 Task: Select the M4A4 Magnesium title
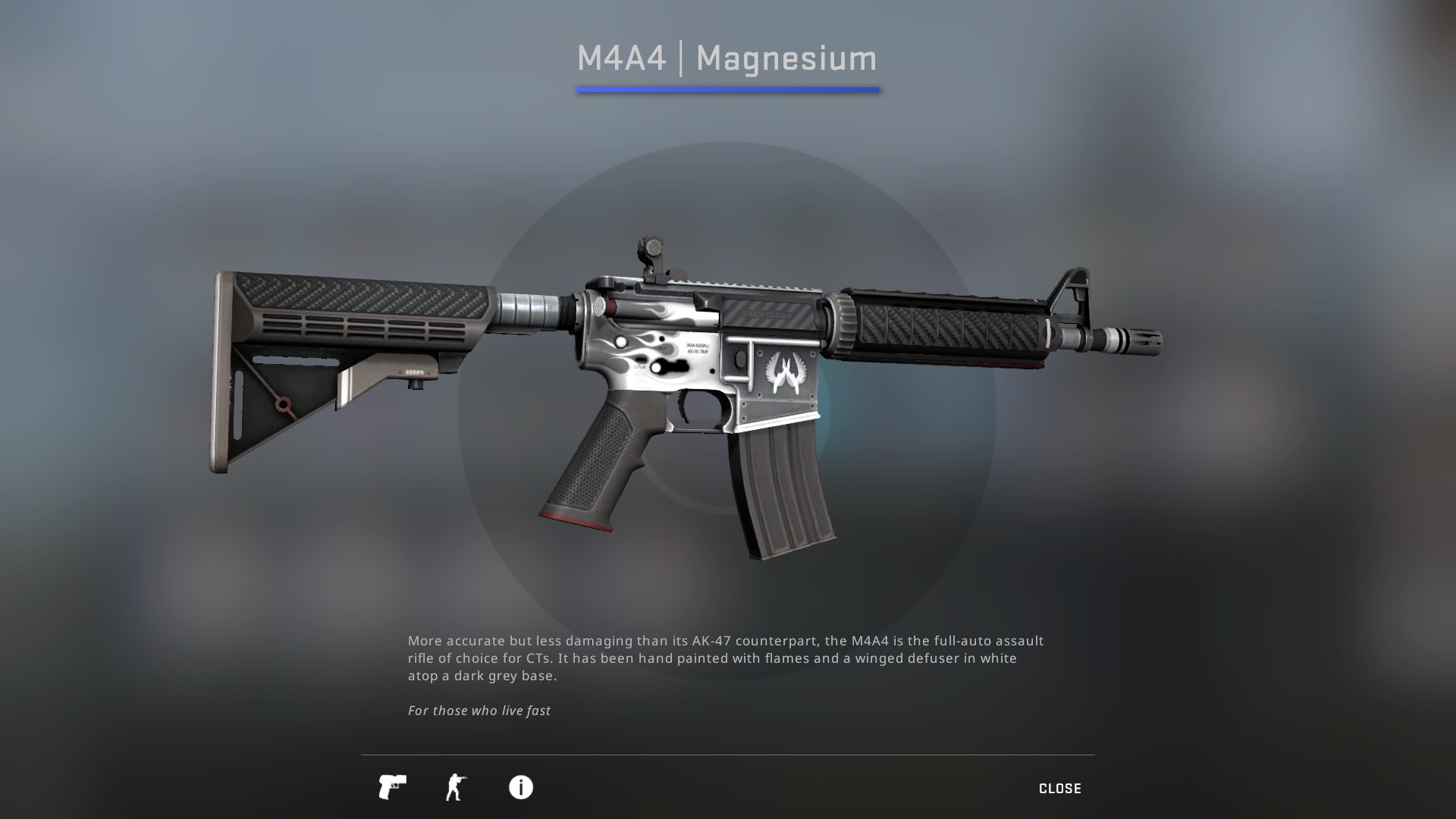pyautogui.click(x=726, y=58)
